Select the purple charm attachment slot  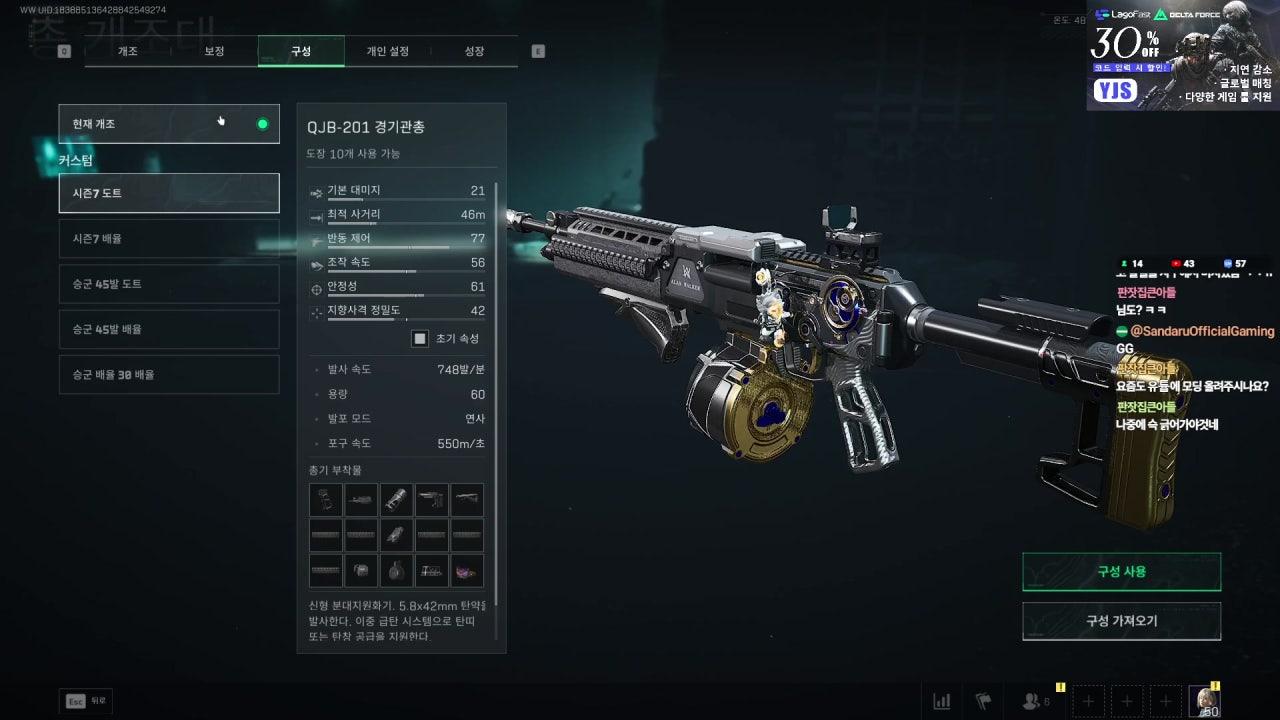pyautogui.click(x=467, y=570)
